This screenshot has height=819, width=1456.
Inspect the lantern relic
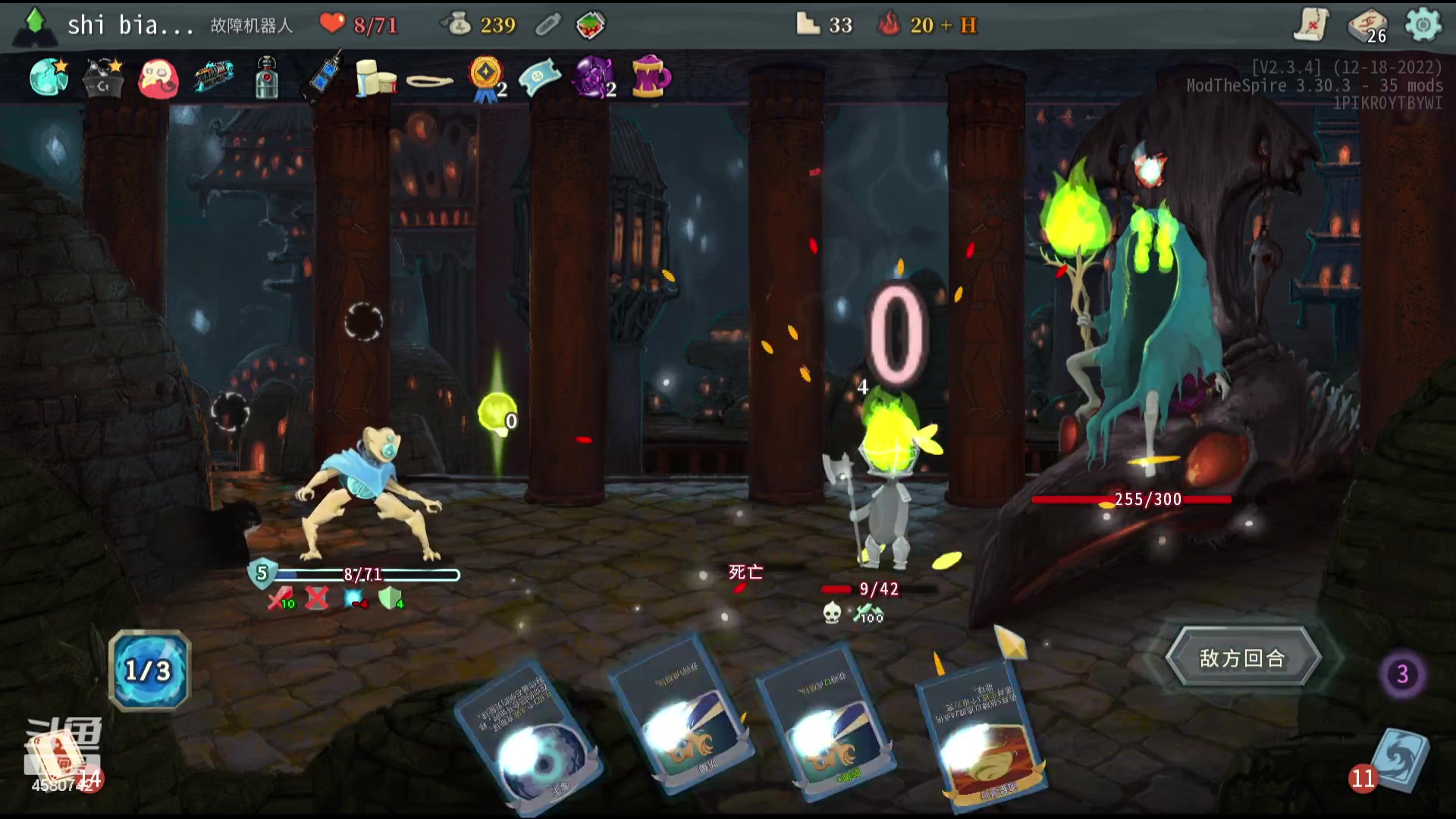266,77
